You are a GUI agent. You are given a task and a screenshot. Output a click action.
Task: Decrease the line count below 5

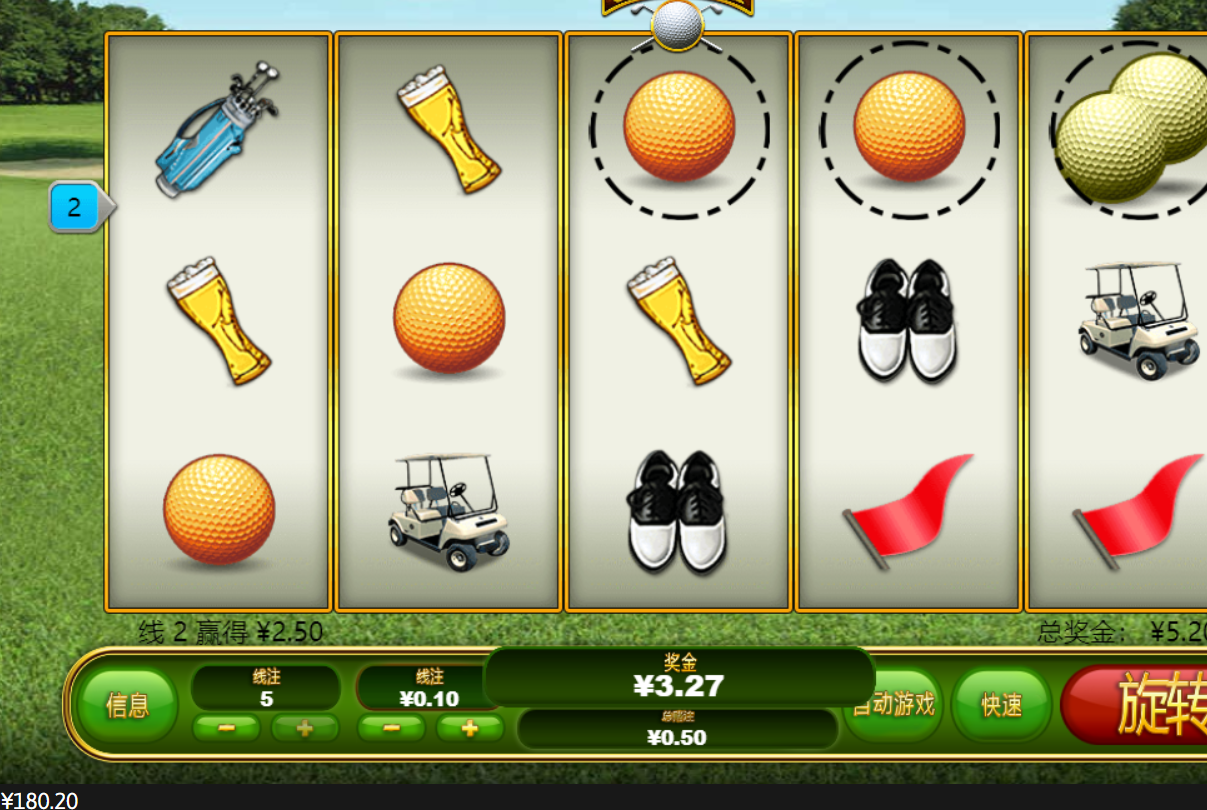click(226, 728)
